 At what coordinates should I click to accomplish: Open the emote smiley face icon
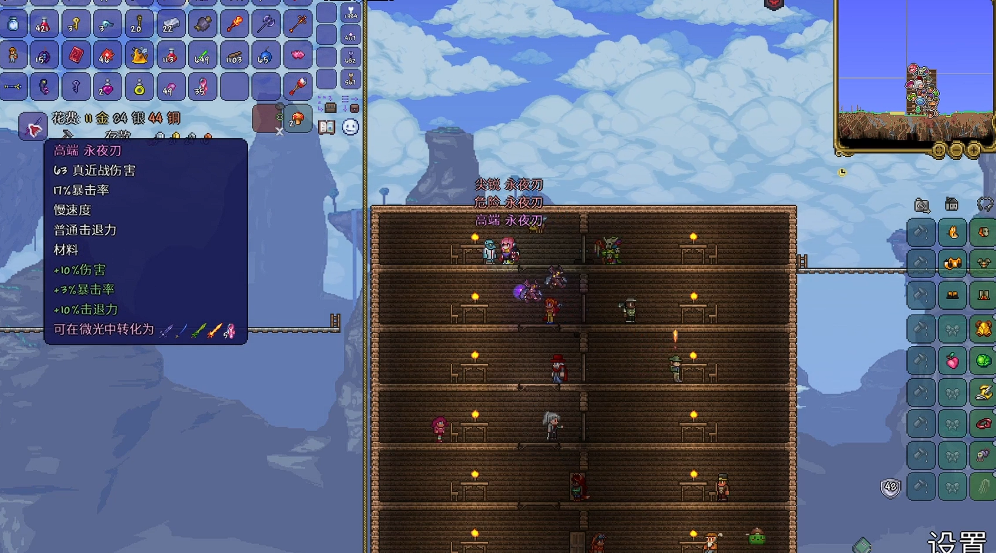[x=350, y=127]
